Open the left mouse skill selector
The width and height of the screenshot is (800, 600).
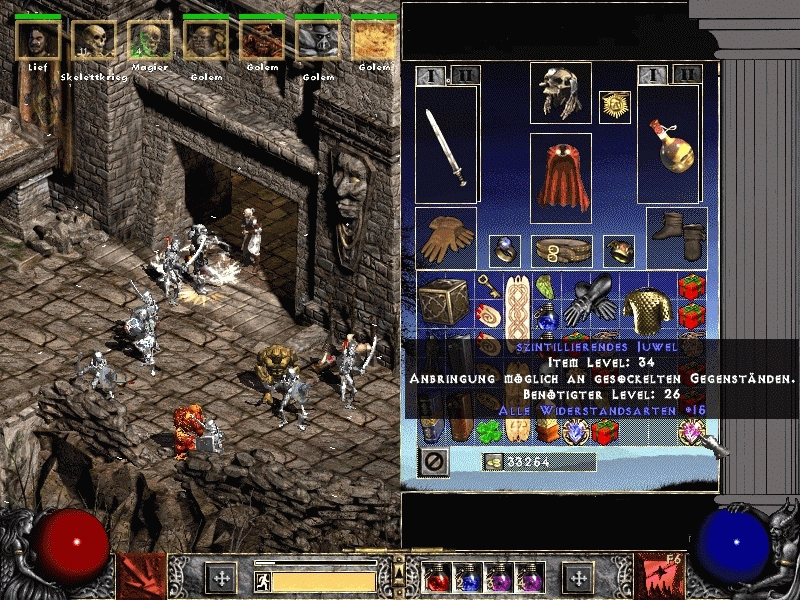(141, 576)
